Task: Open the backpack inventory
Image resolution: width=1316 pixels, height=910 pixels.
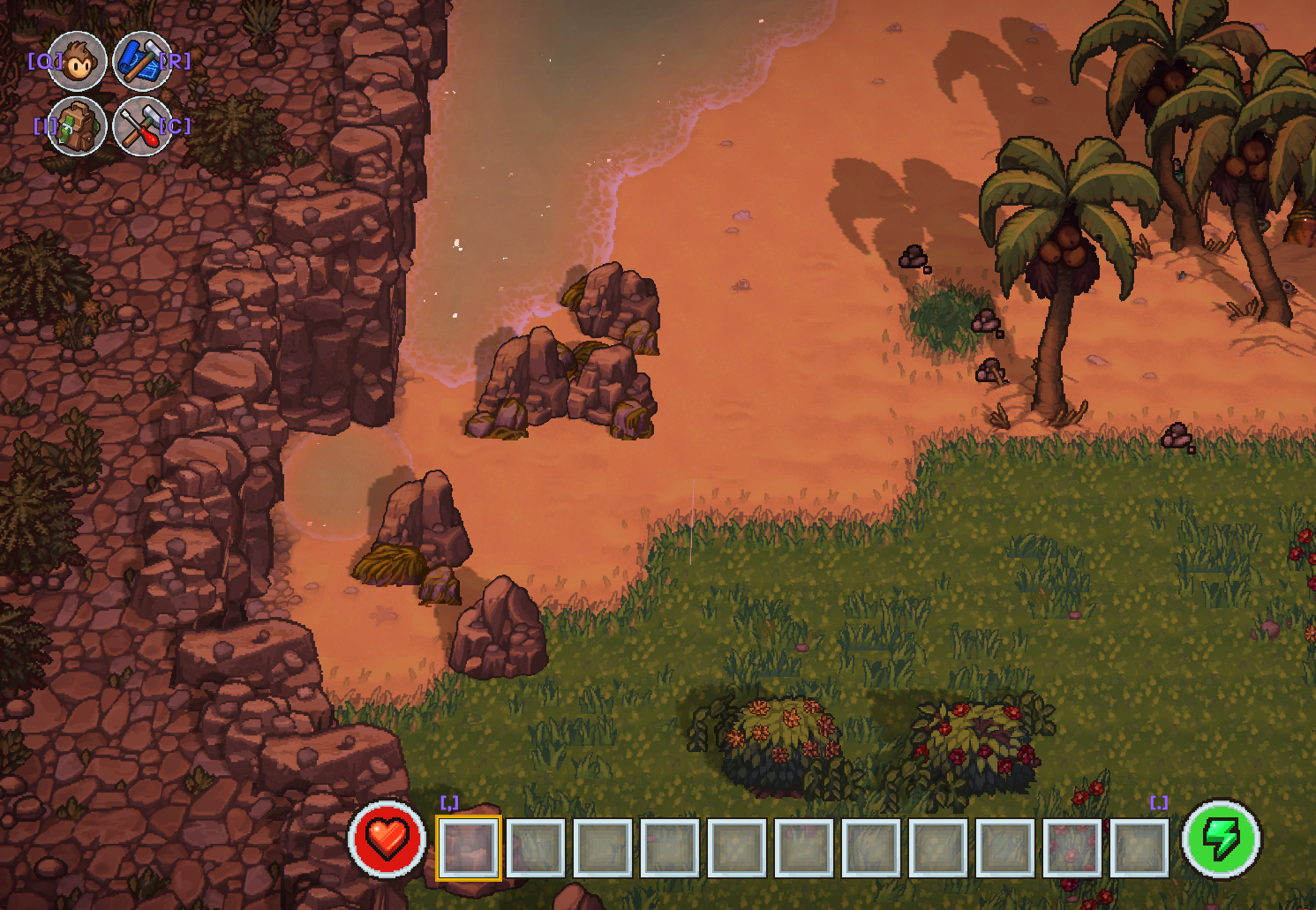Action: click(x=78, y=126)
